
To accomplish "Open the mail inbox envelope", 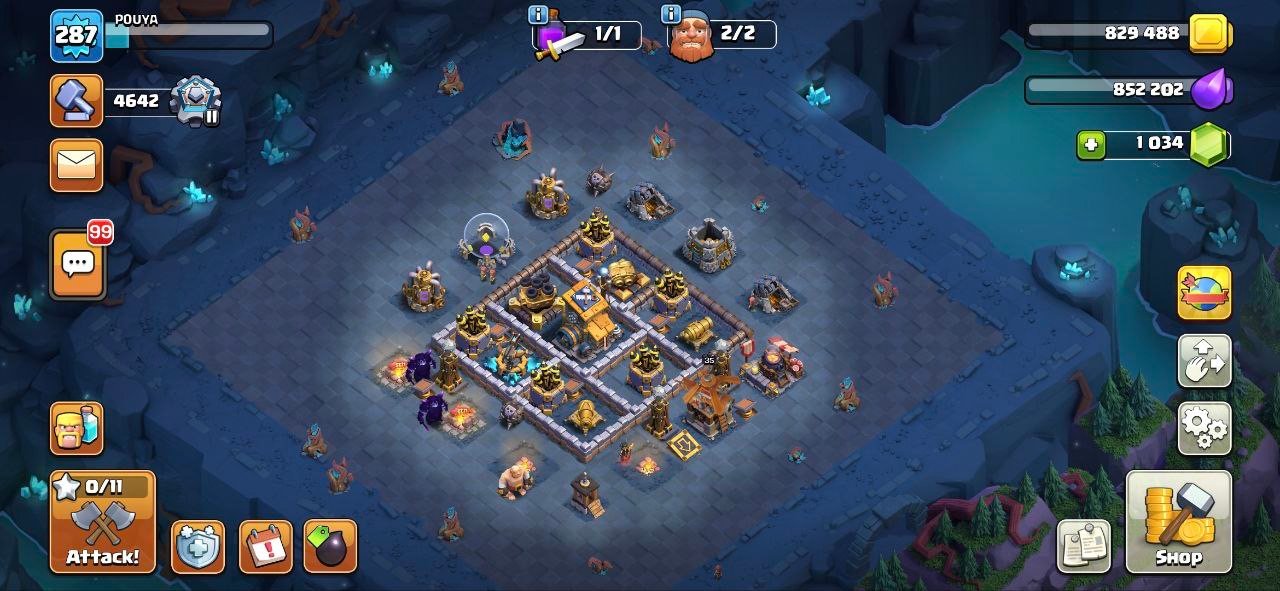I will pyautogui.click(x=77, y=165).
